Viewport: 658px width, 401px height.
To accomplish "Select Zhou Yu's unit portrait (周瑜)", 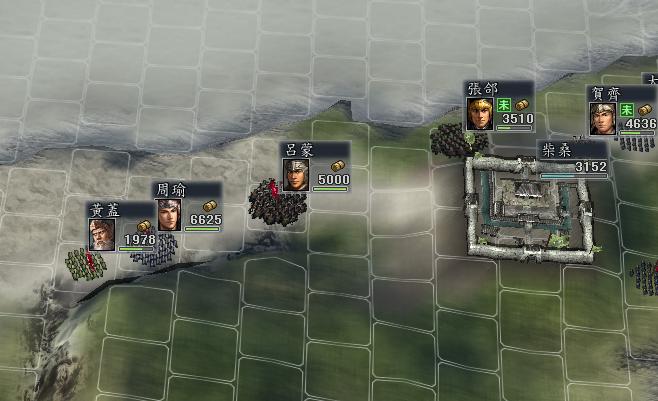I will [167, 214].
